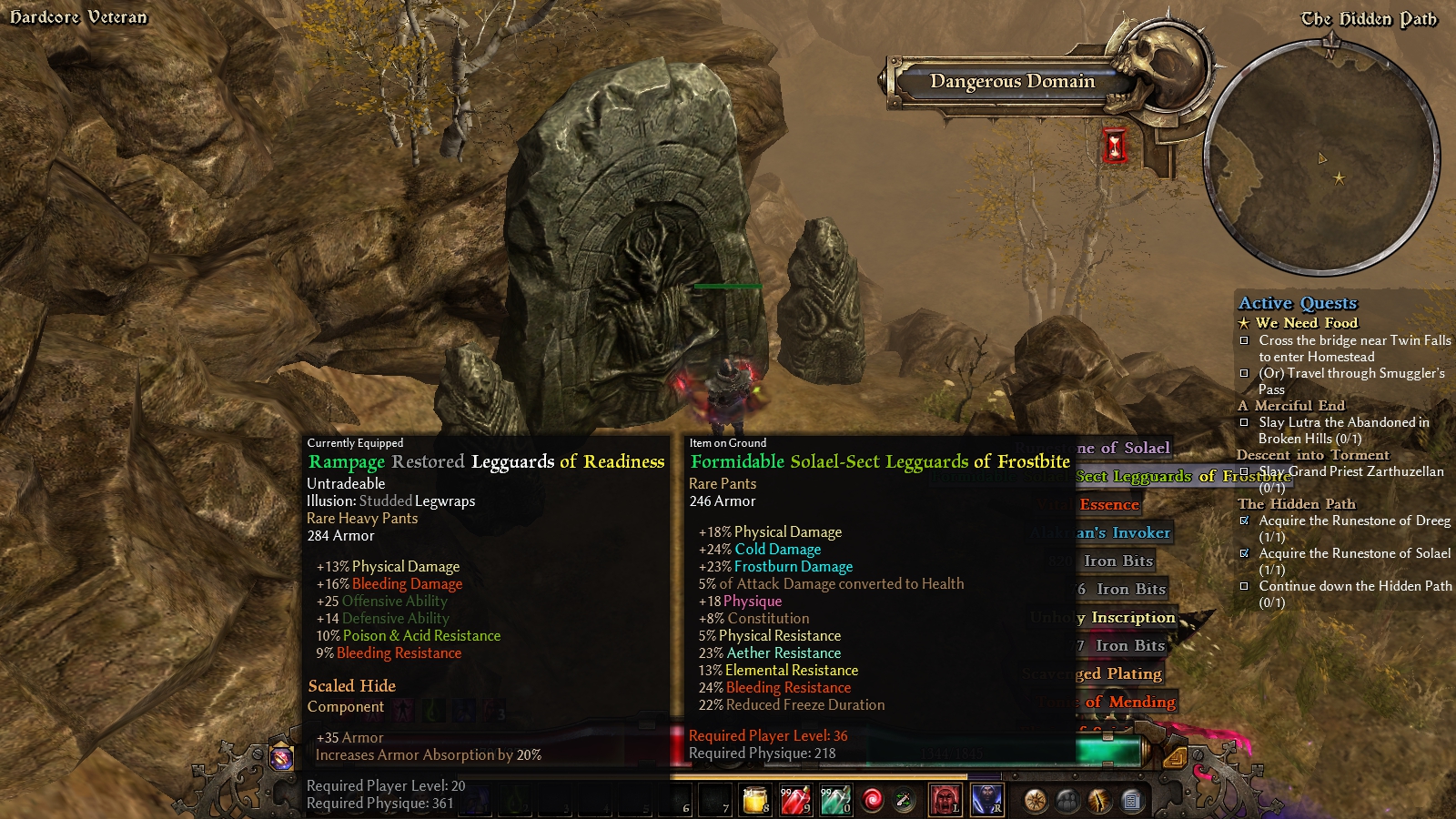Open the compass map button
1456x819 pixels.
[x=1036, y=801]
